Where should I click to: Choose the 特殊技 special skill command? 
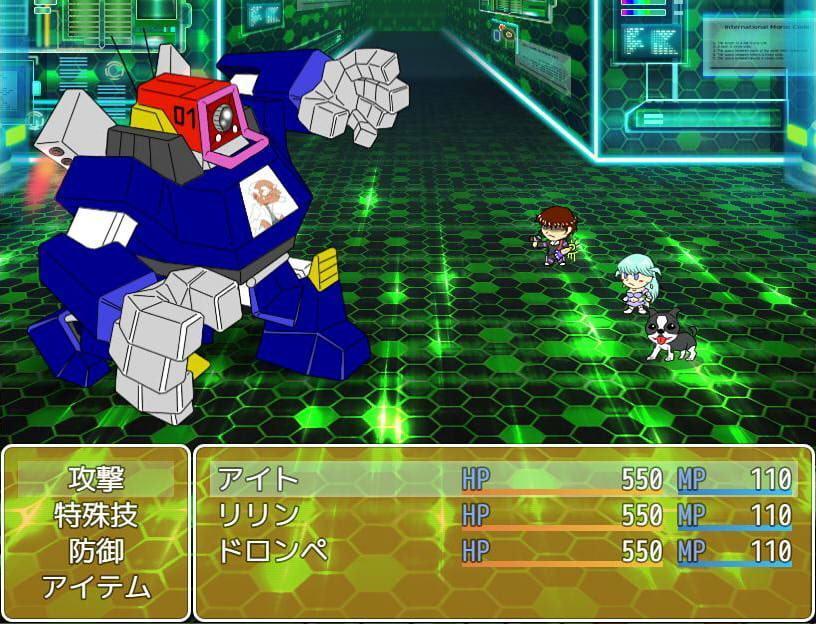pos(96,515)
